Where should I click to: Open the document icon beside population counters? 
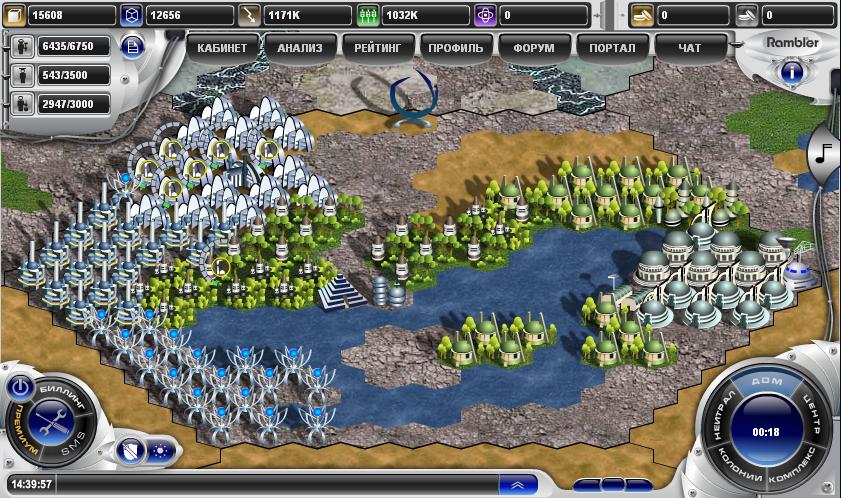click(131, 47)
